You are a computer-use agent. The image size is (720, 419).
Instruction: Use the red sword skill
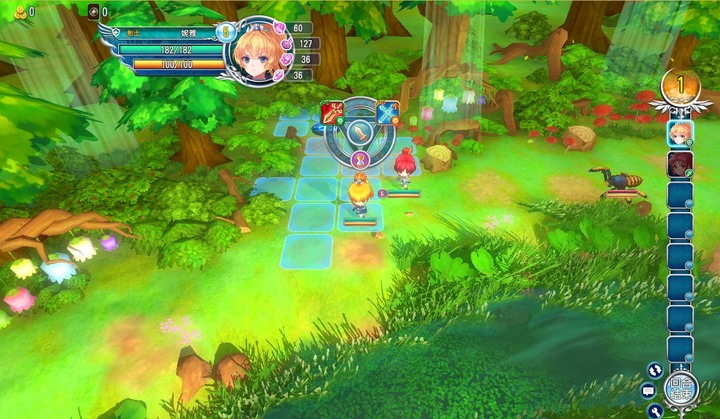(333, 113)
